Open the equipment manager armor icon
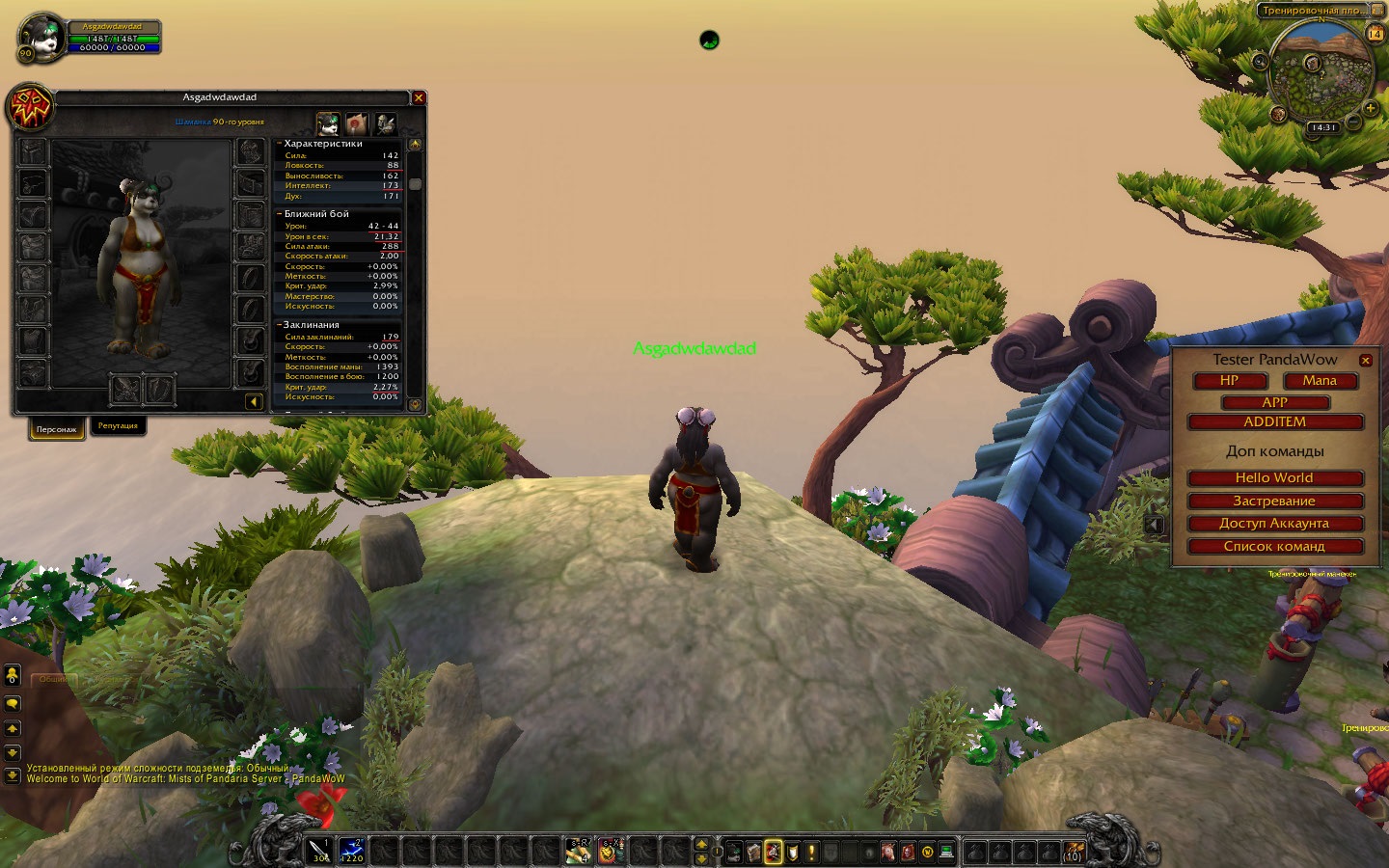1389x868 pixels. point(386,123)
